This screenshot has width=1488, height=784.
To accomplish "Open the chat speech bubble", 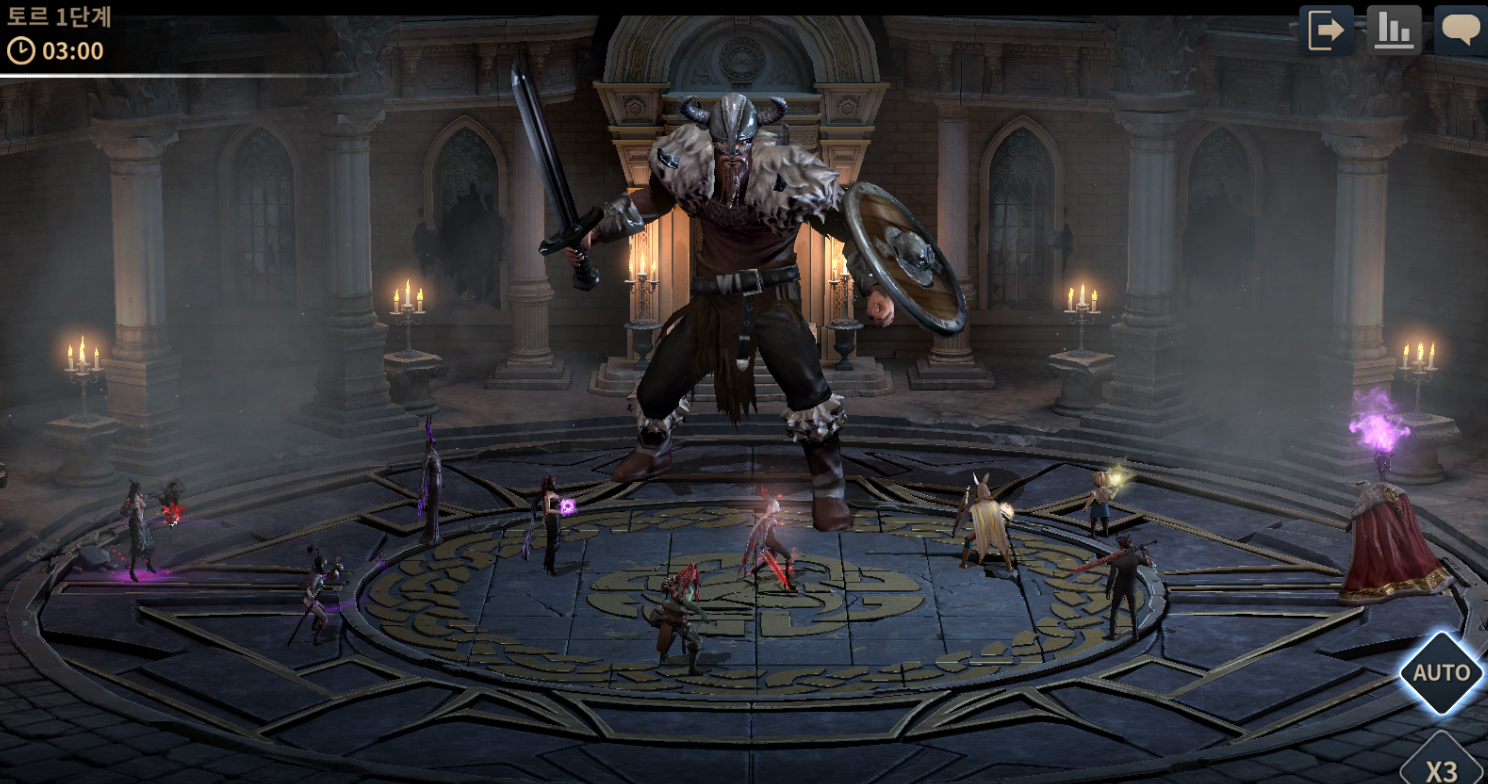I will pyautogui.click(x=1460, y=30).
